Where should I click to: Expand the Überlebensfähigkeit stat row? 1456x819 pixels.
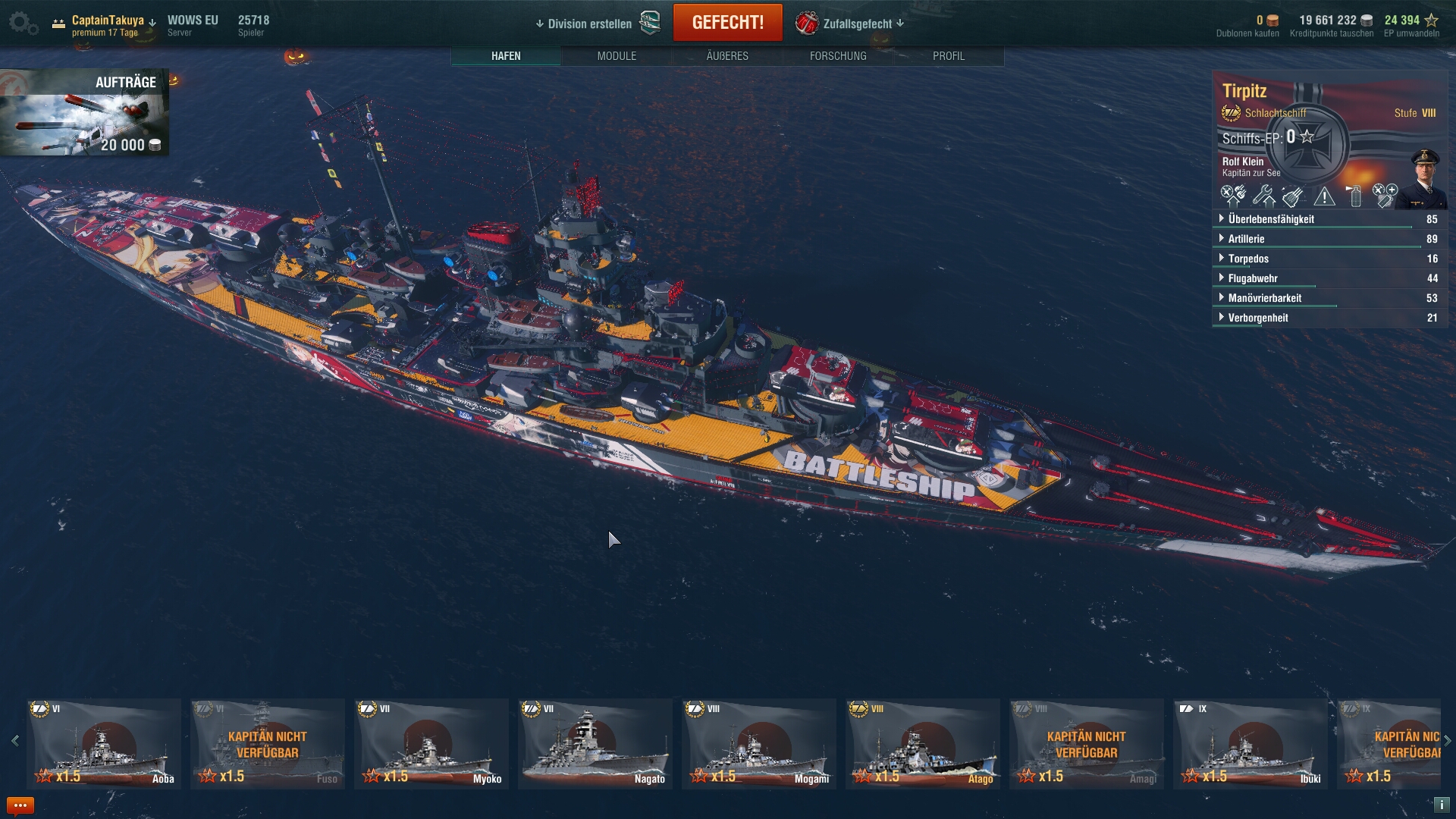tap(1271, 219)
